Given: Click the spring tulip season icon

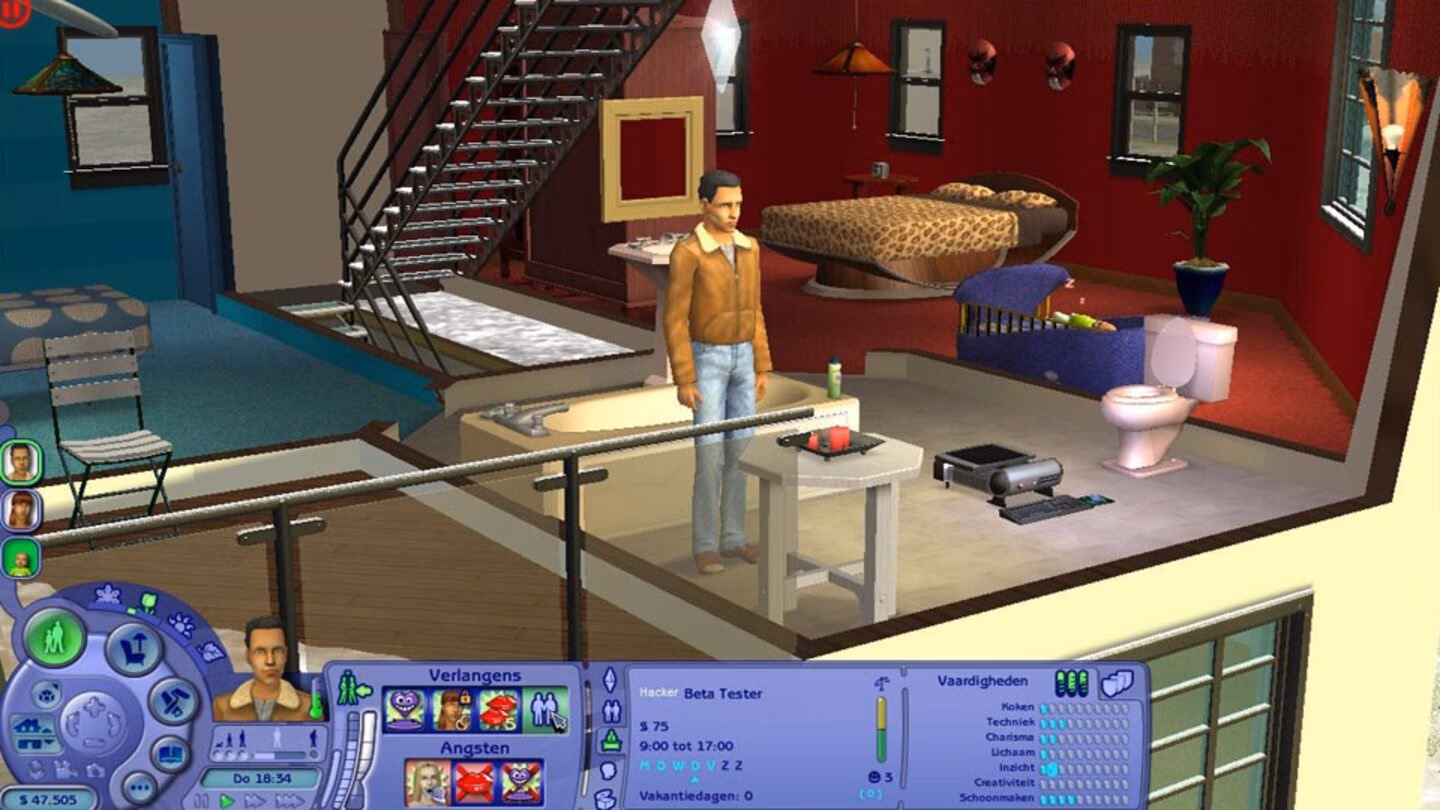Looking at the screenshot, I should [148, 602].
